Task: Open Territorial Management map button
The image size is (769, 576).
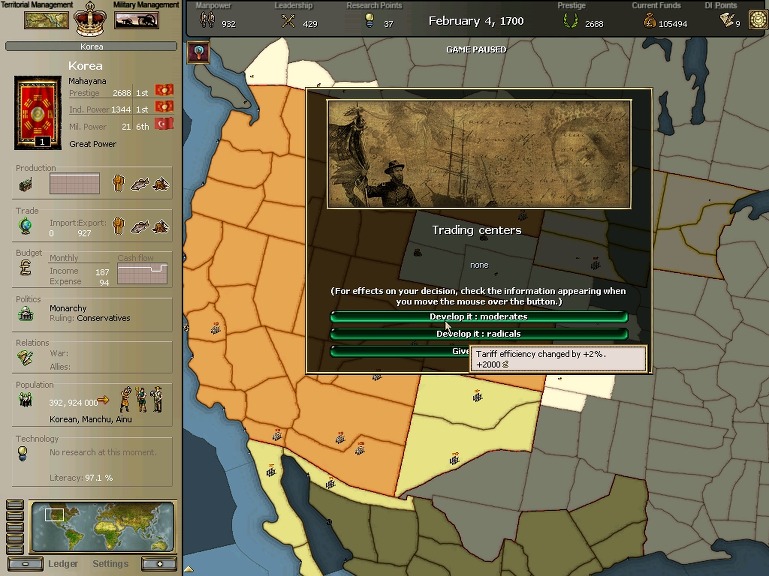Action: tap(46, 18)
